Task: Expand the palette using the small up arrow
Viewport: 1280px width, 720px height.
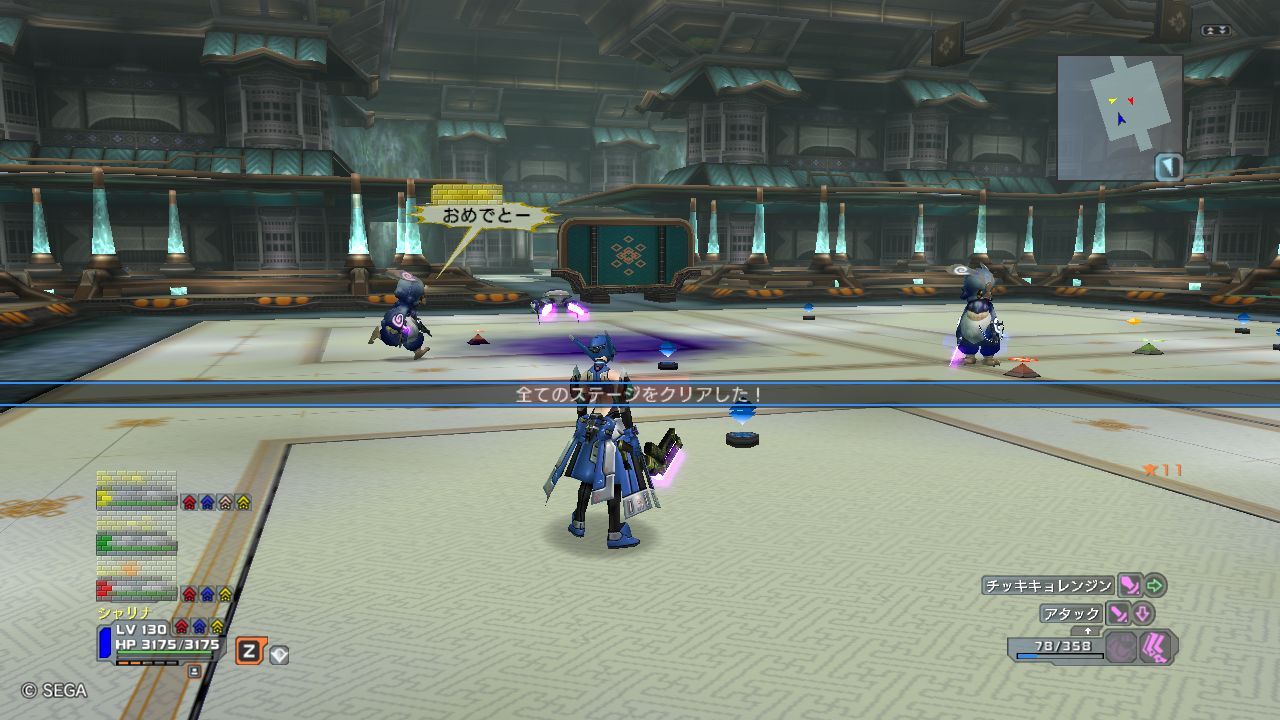Action: [x=1088, y=631]
